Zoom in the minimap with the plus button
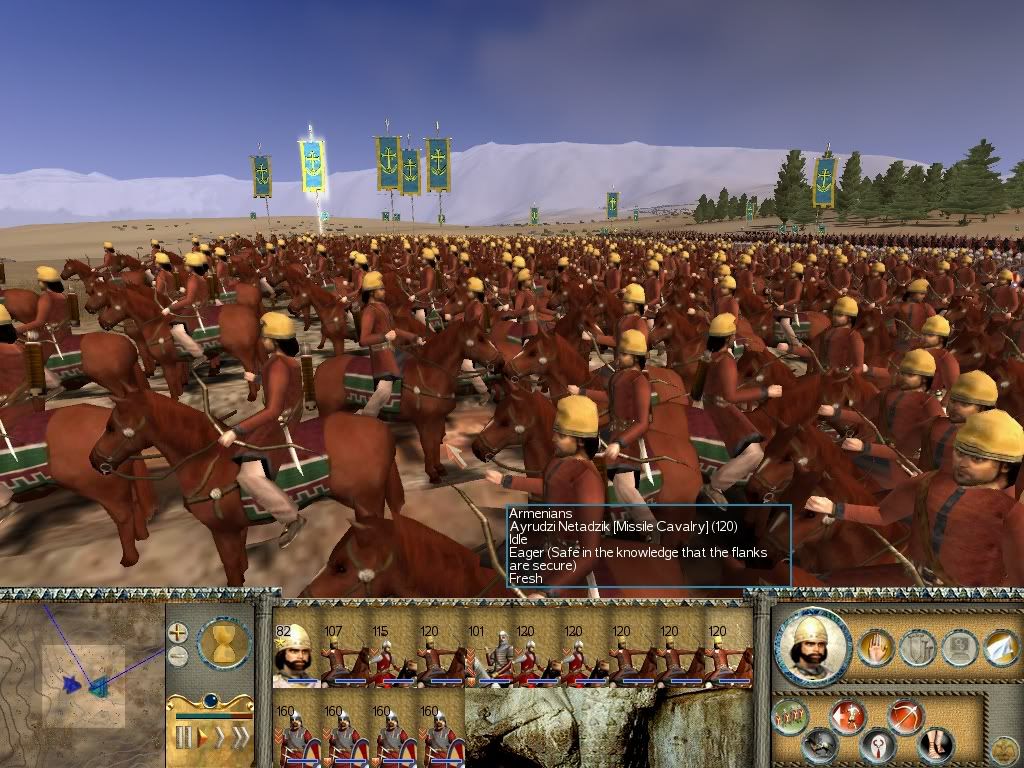1024x768 pixels. (177, 632)
